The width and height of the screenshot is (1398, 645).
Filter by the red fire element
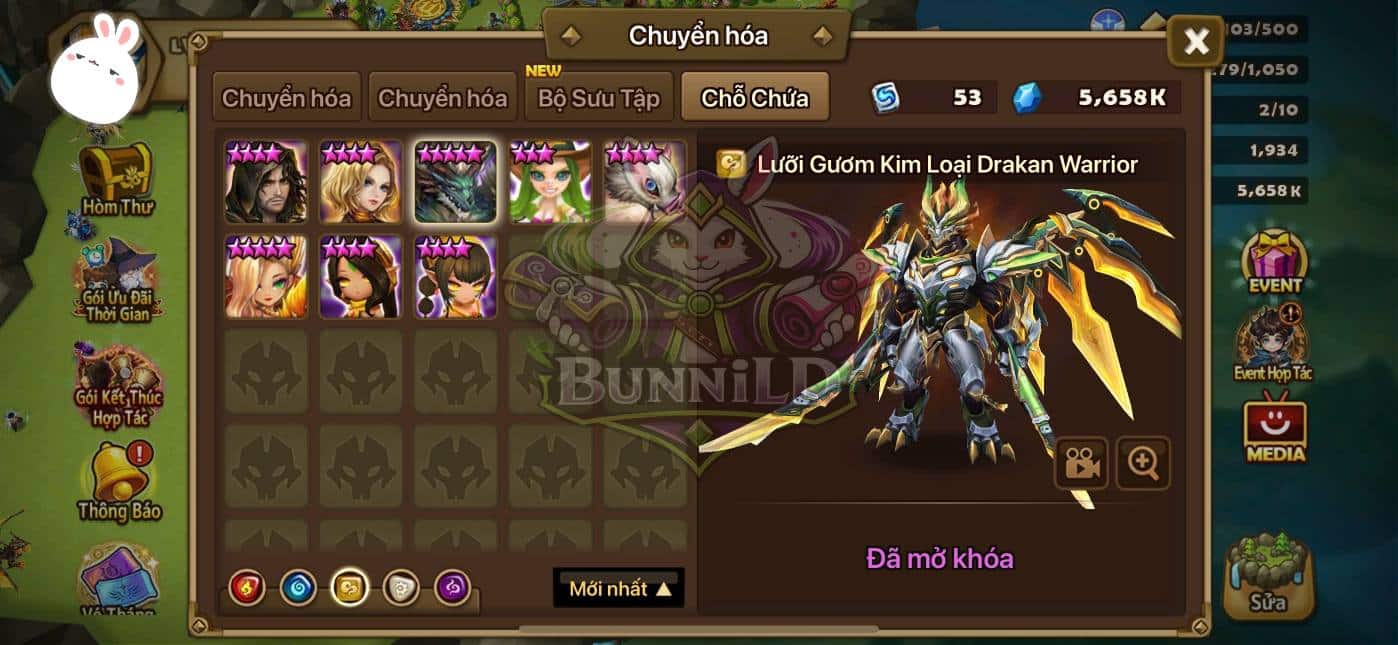[245, 587]
